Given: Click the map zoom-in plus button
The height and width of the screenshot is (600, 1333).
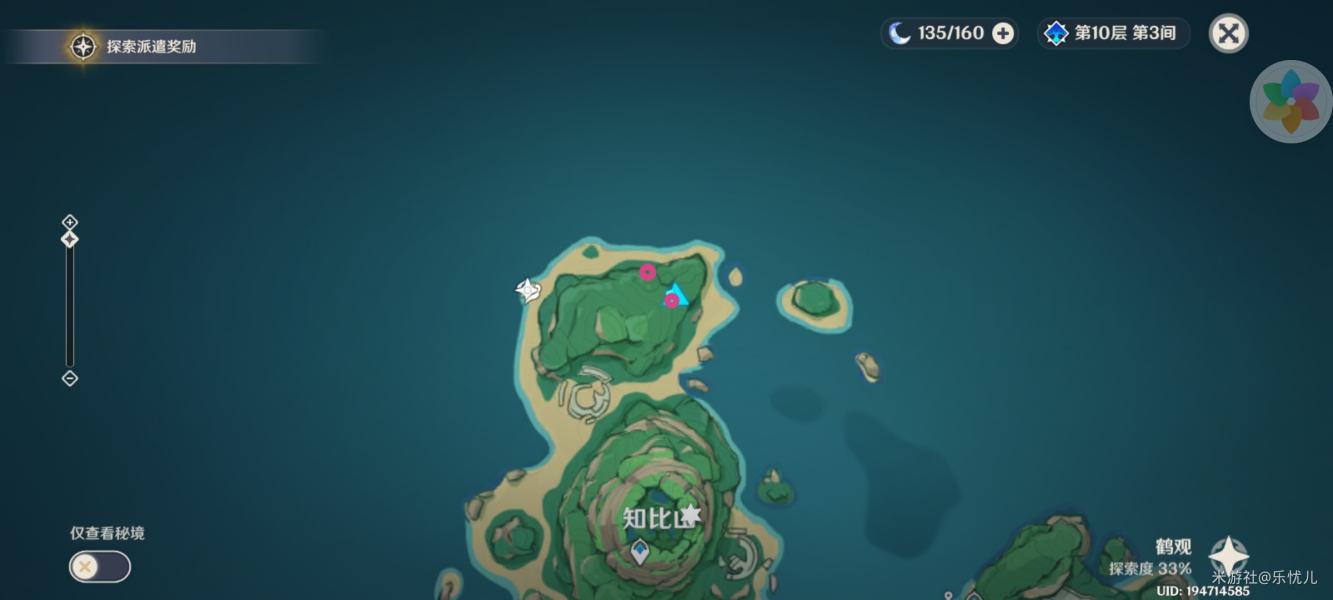Looking at the screenshot, I should [x=70, y=222].
